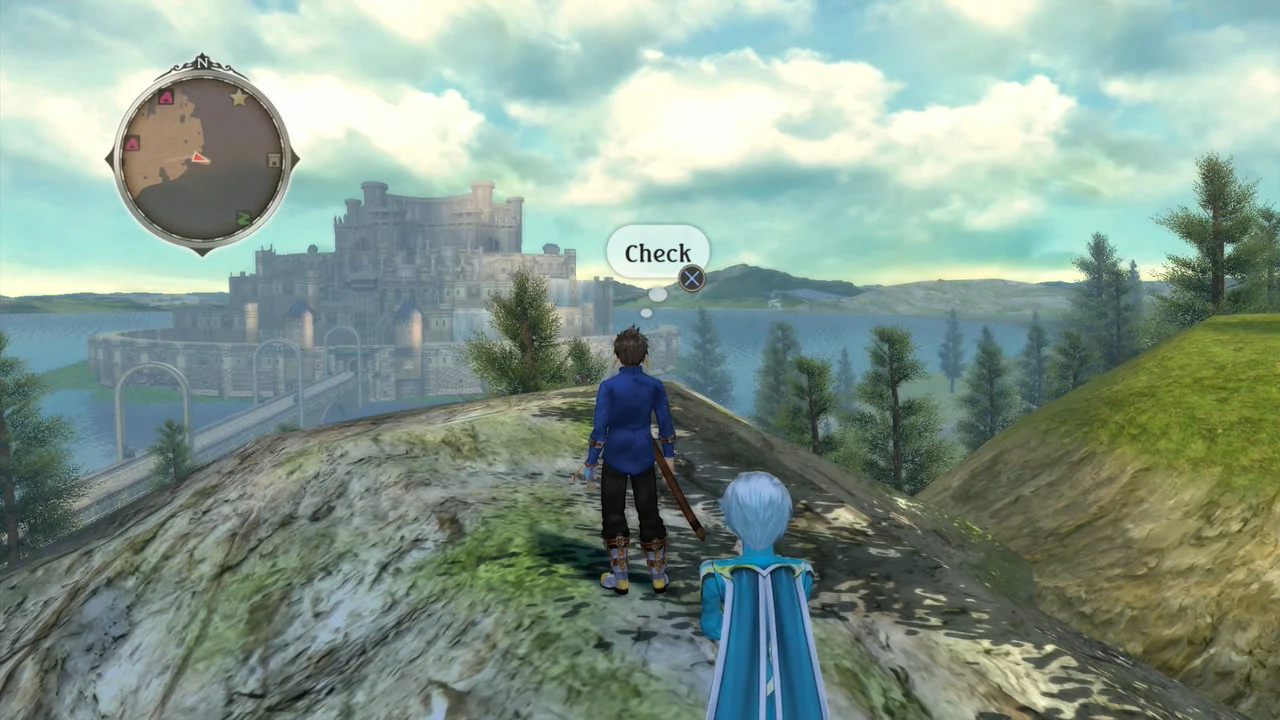The image size is (1280, 720).
Task: Click the green save-point marker on the minimap
Action: (x=243, y=217)
